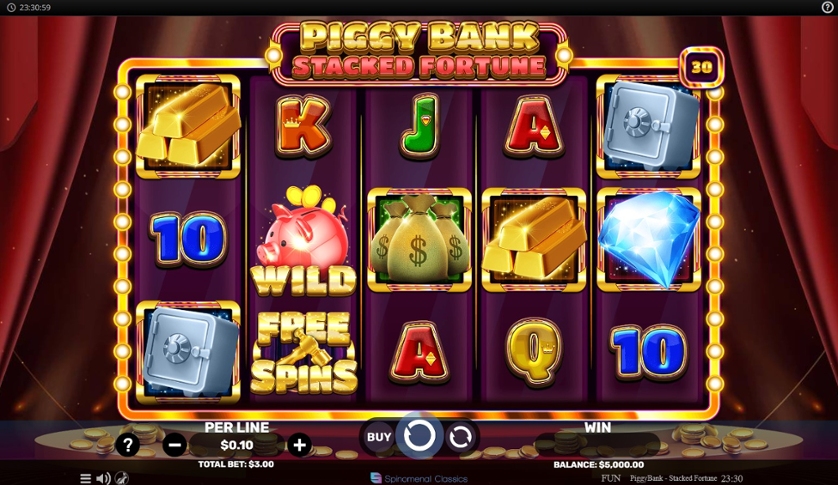Click the help icon in top bar
Screen dimensions: 838x485
pyautogui.click(x=827, y=7)
